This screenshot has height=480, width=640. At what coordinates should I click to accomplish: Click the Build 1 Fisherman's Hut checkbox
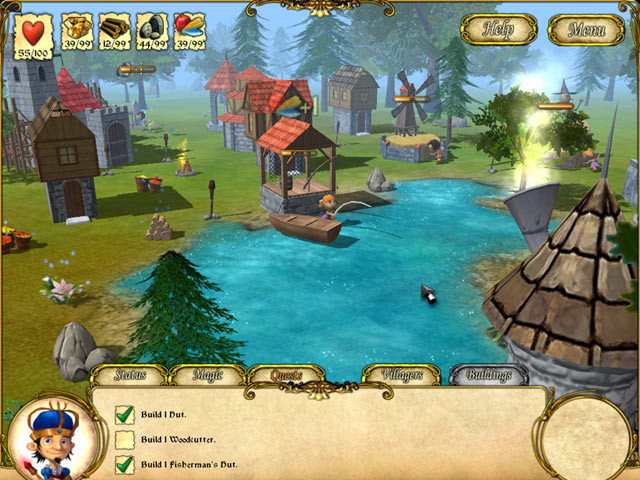pos(125,464)
